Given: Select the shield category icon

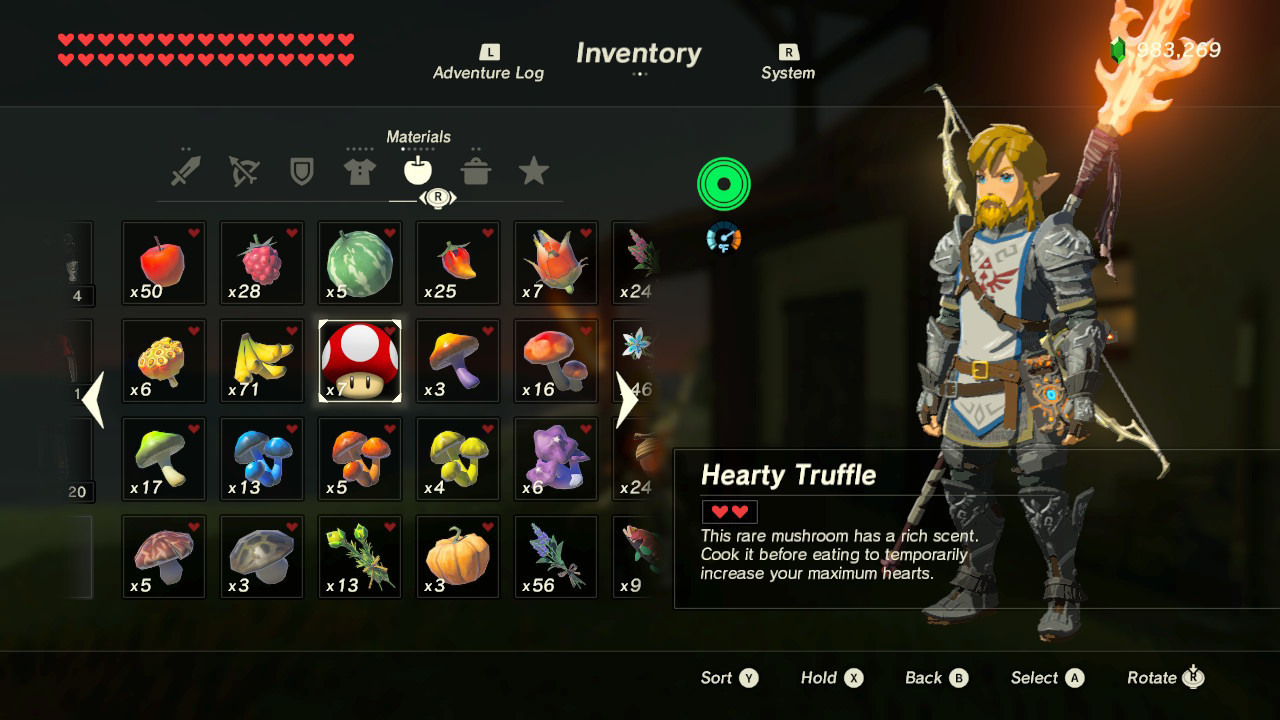Looking at the screenshot, I should (x=302, y=171).
